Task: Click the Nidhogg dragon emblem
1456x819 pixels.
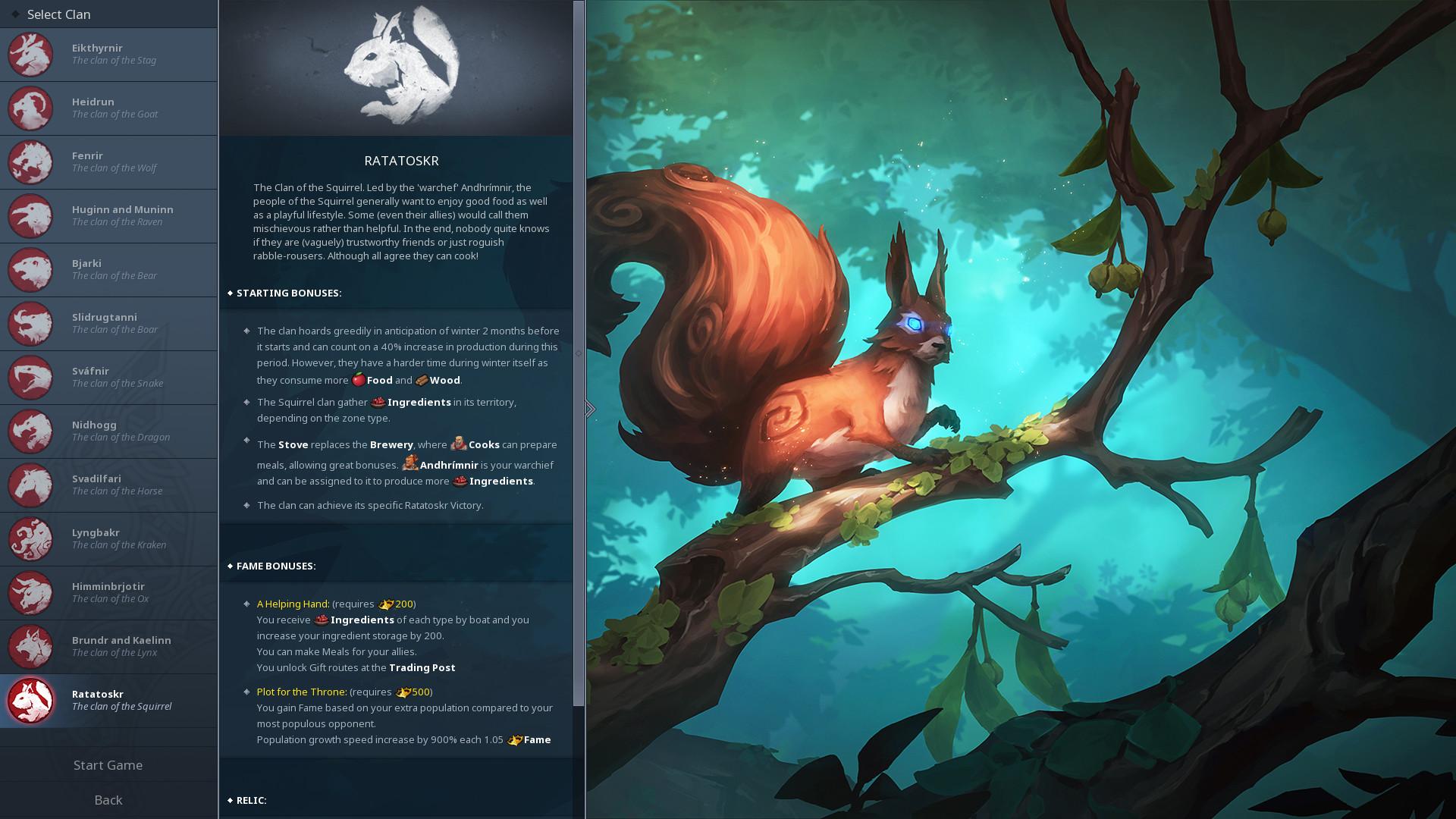Action: [30, 431]
